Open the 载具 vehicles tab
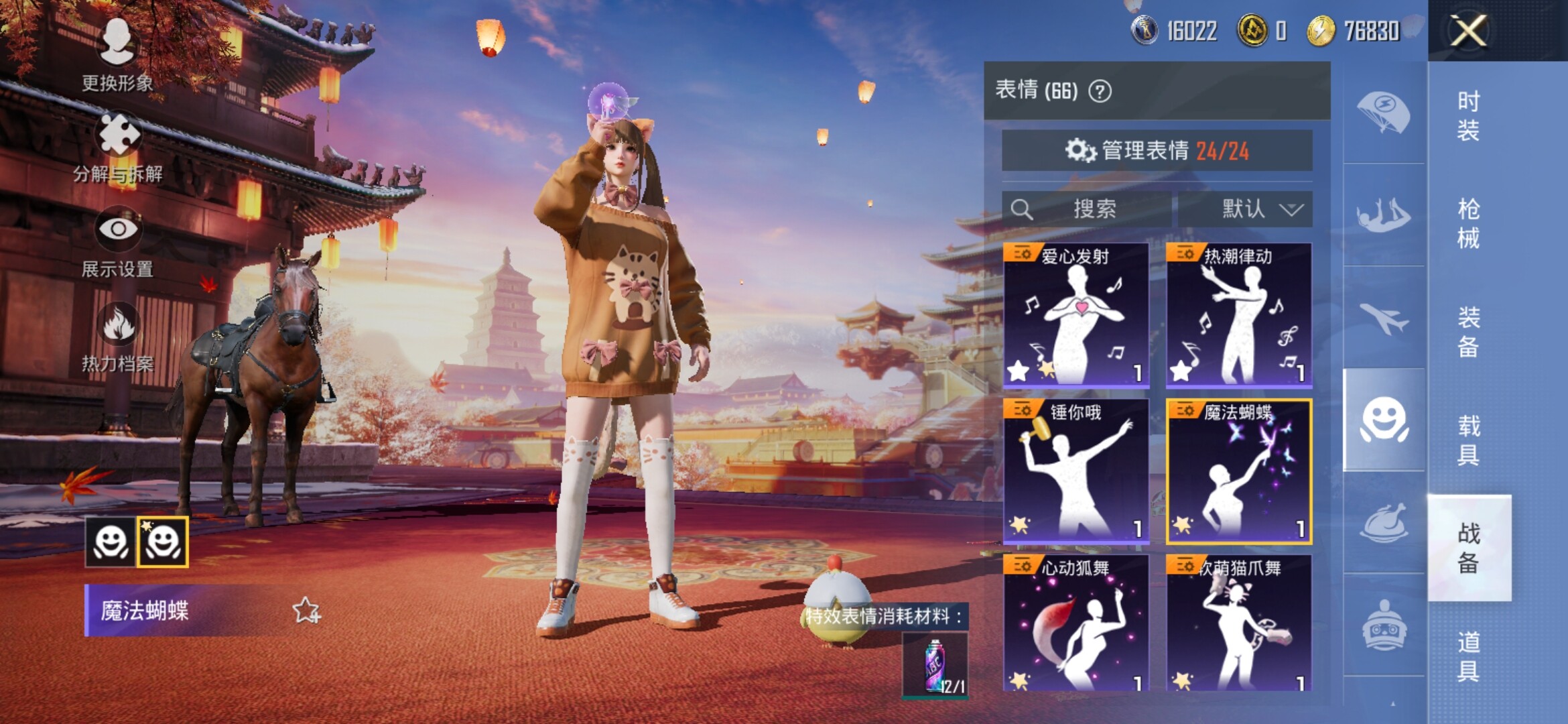 [1468, 440]
